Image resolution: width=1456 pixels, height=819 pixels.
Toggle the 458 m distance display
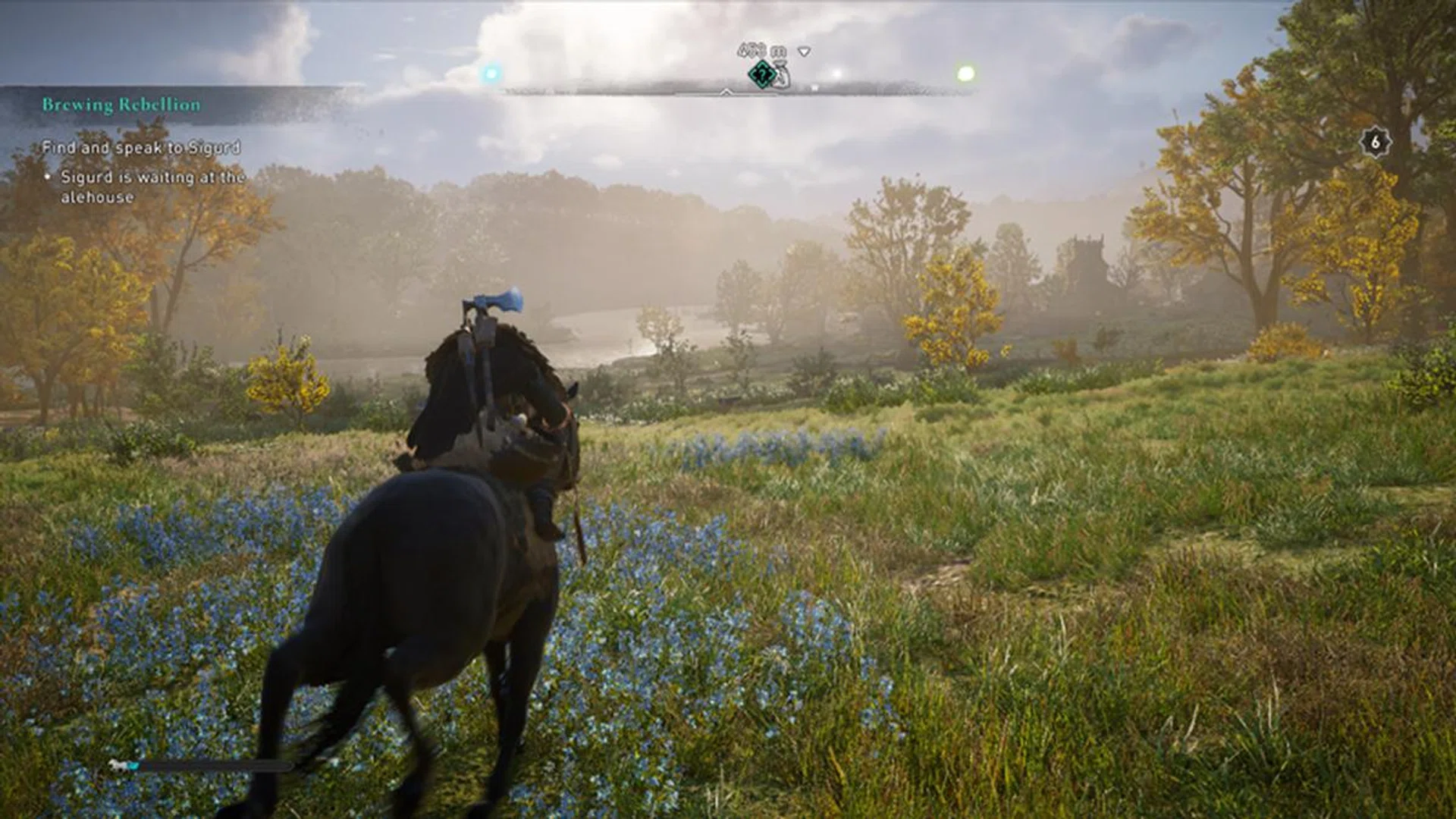[x=755, y=50]
